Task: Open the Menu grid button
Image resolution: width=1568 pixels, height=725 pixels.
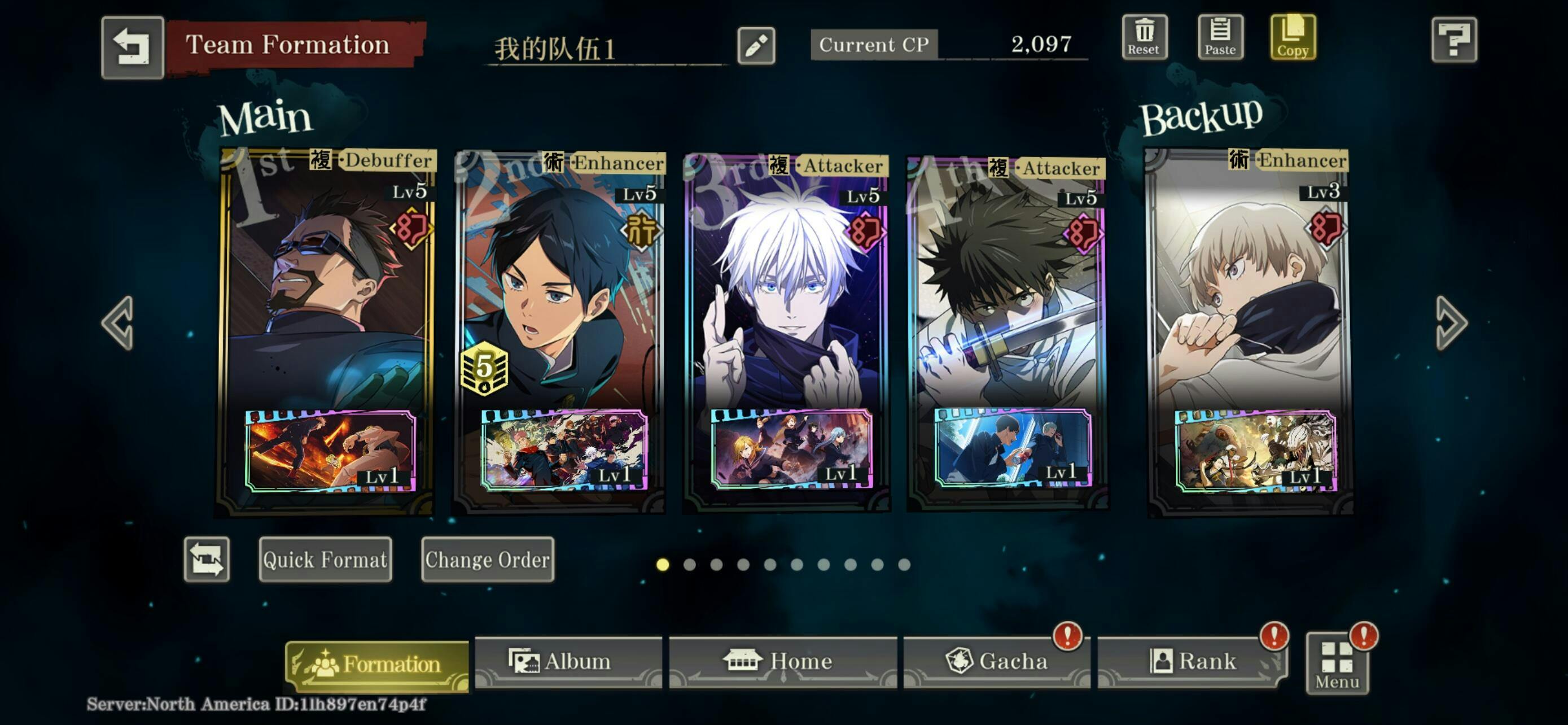Action: pyautogui.click(x=1337, y=665)
